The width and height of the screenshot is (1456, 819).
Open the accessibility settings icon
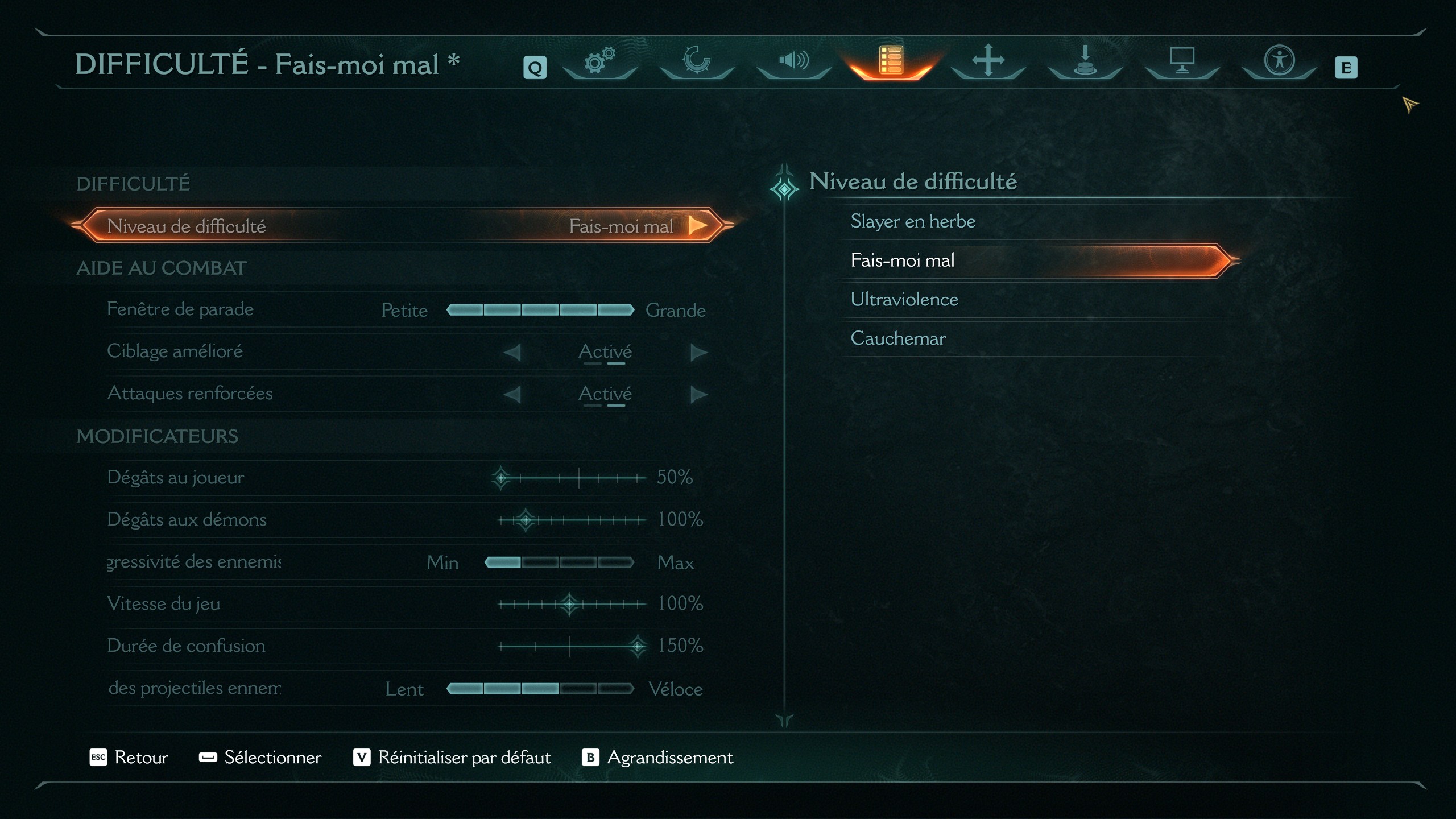point(1279,60)
